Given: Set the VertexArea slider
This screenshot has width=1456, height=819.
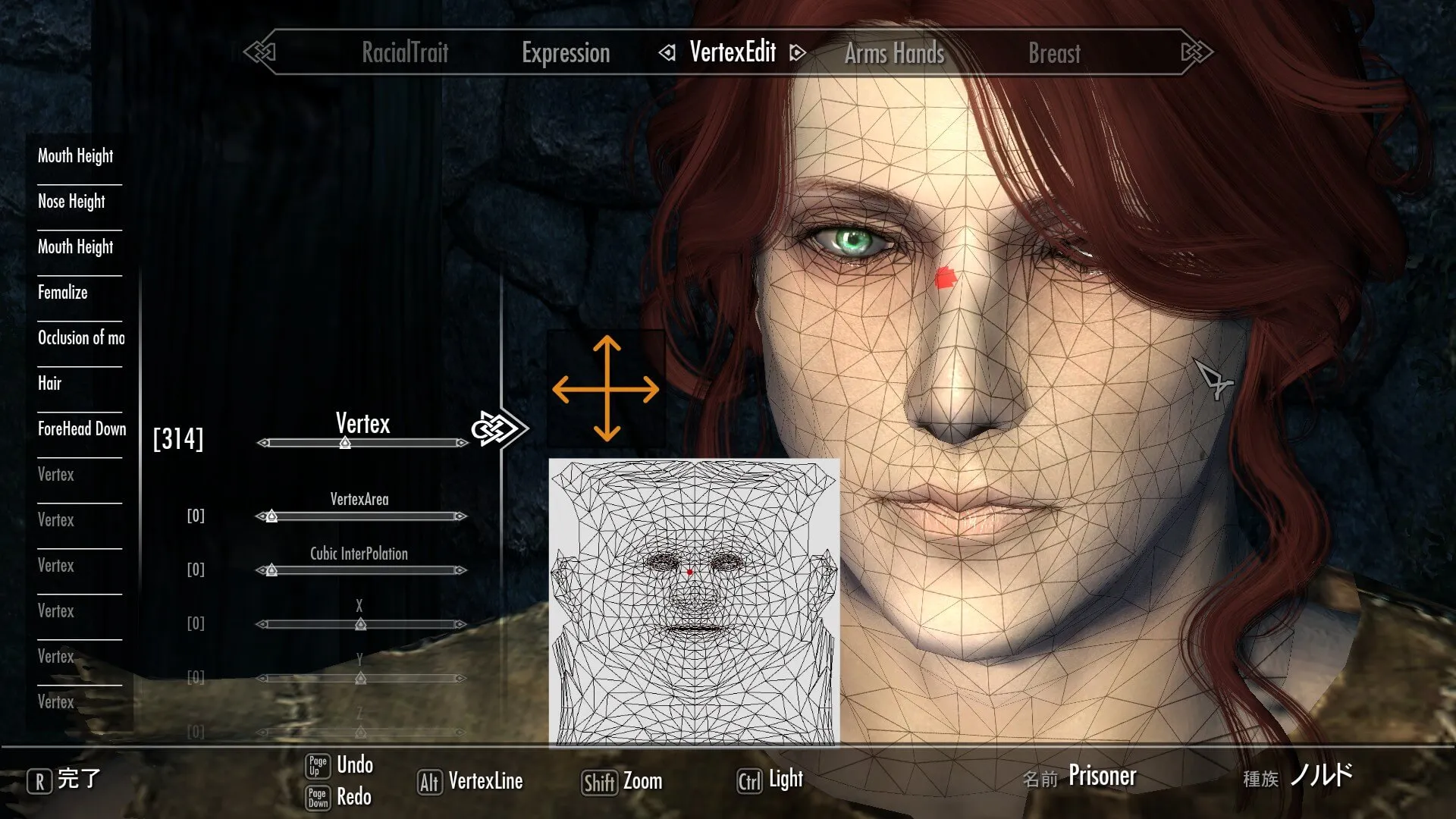Looking at the screenshot, I should pos(271,516).
